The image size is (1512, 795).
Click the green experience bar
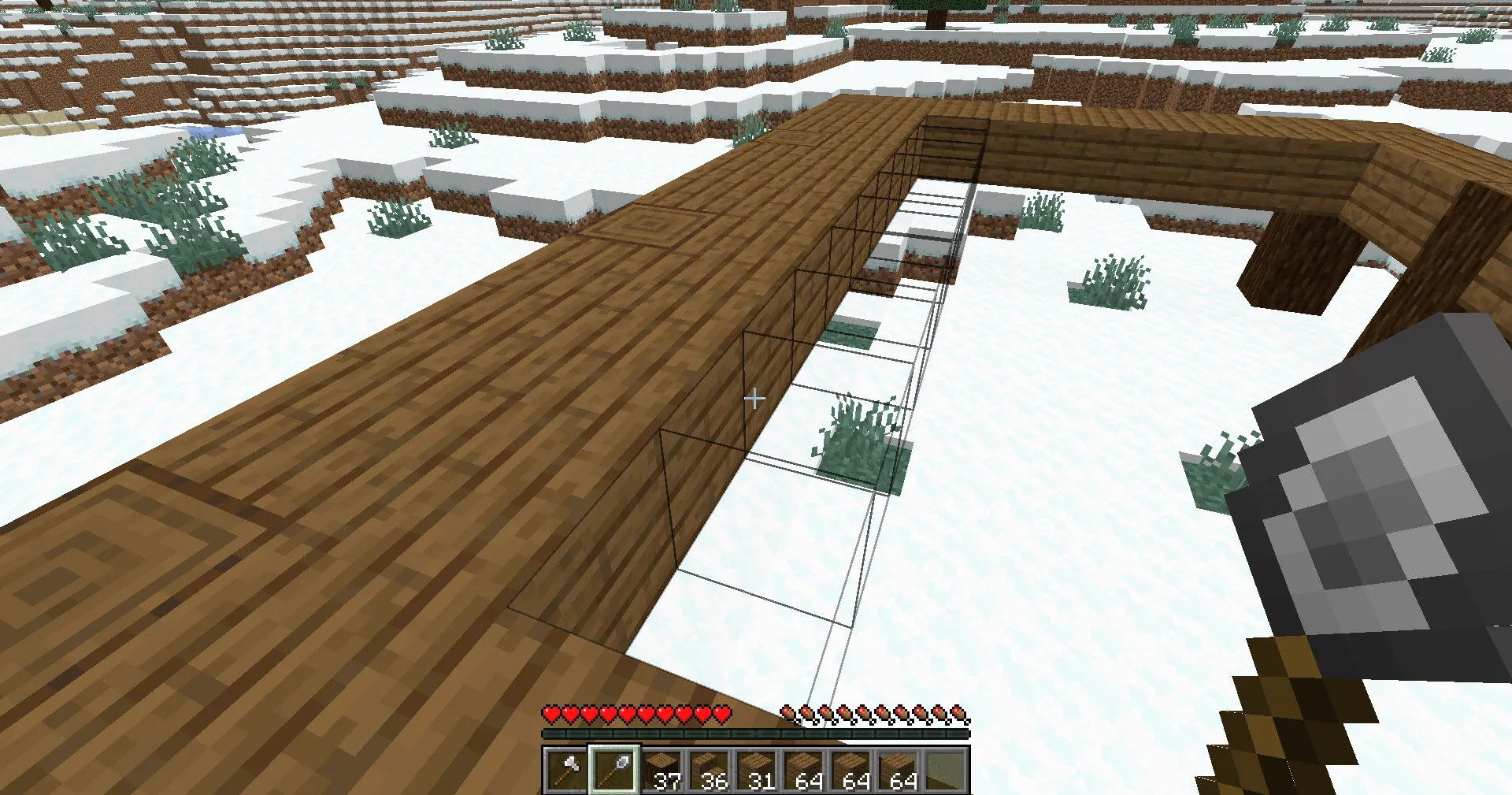pos(754,733)
